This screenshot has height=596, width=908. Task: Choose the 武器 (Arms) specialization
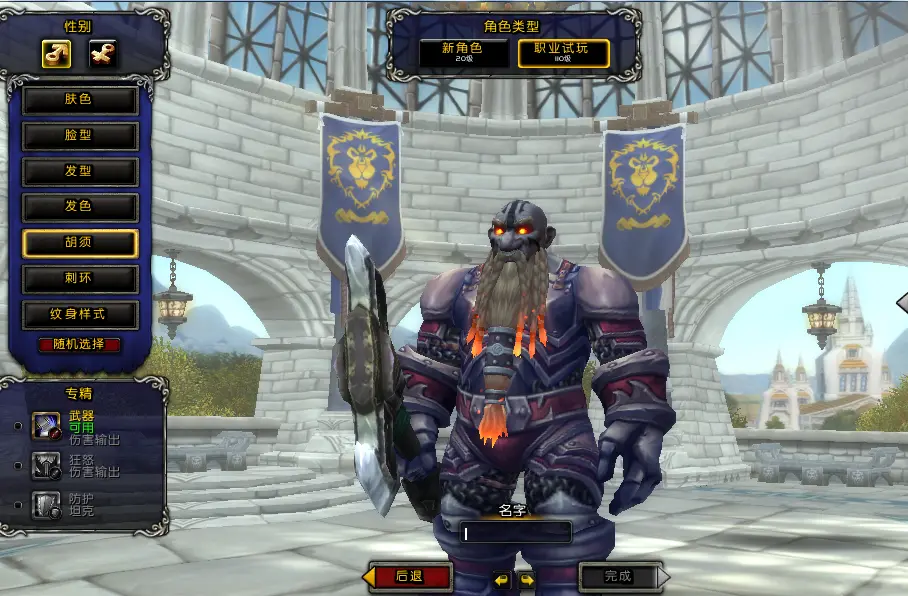47,426
